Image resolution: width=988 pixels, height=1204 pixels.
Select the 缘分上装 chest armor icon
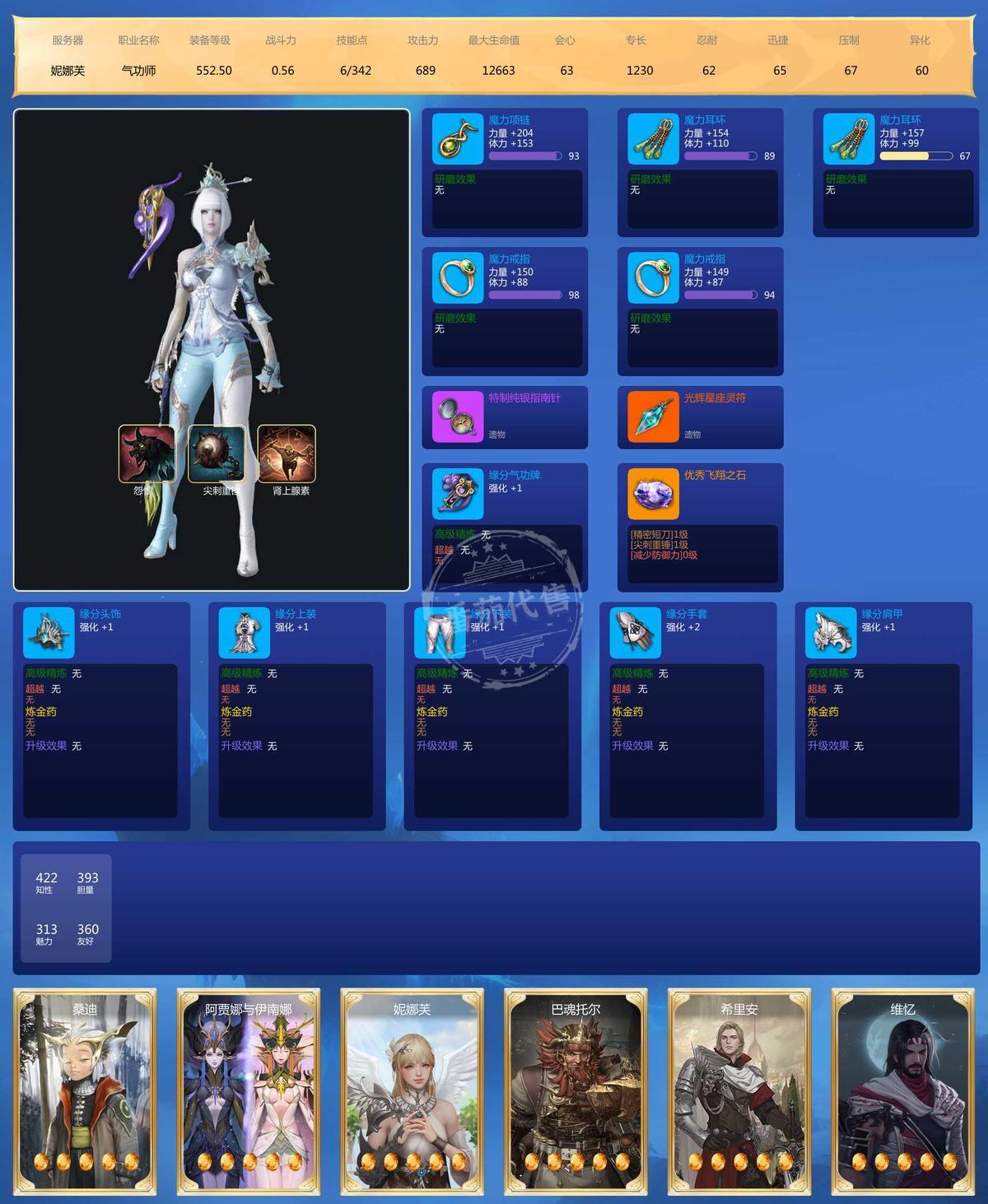[245, 633]
